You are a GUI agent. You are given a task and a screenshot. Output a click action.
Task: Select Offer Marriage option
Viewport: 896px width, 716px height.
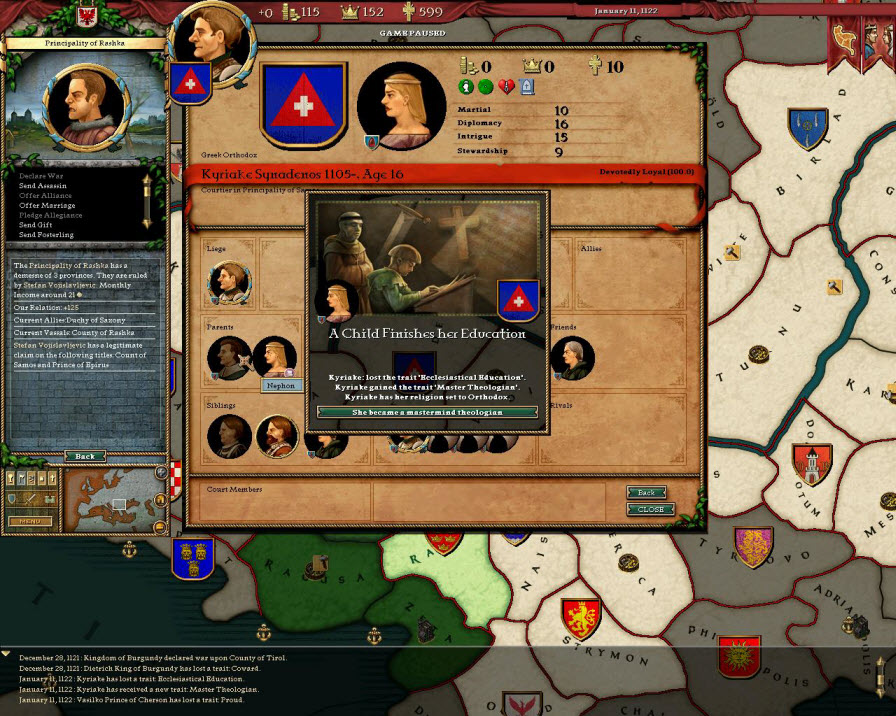click(47, 206)
